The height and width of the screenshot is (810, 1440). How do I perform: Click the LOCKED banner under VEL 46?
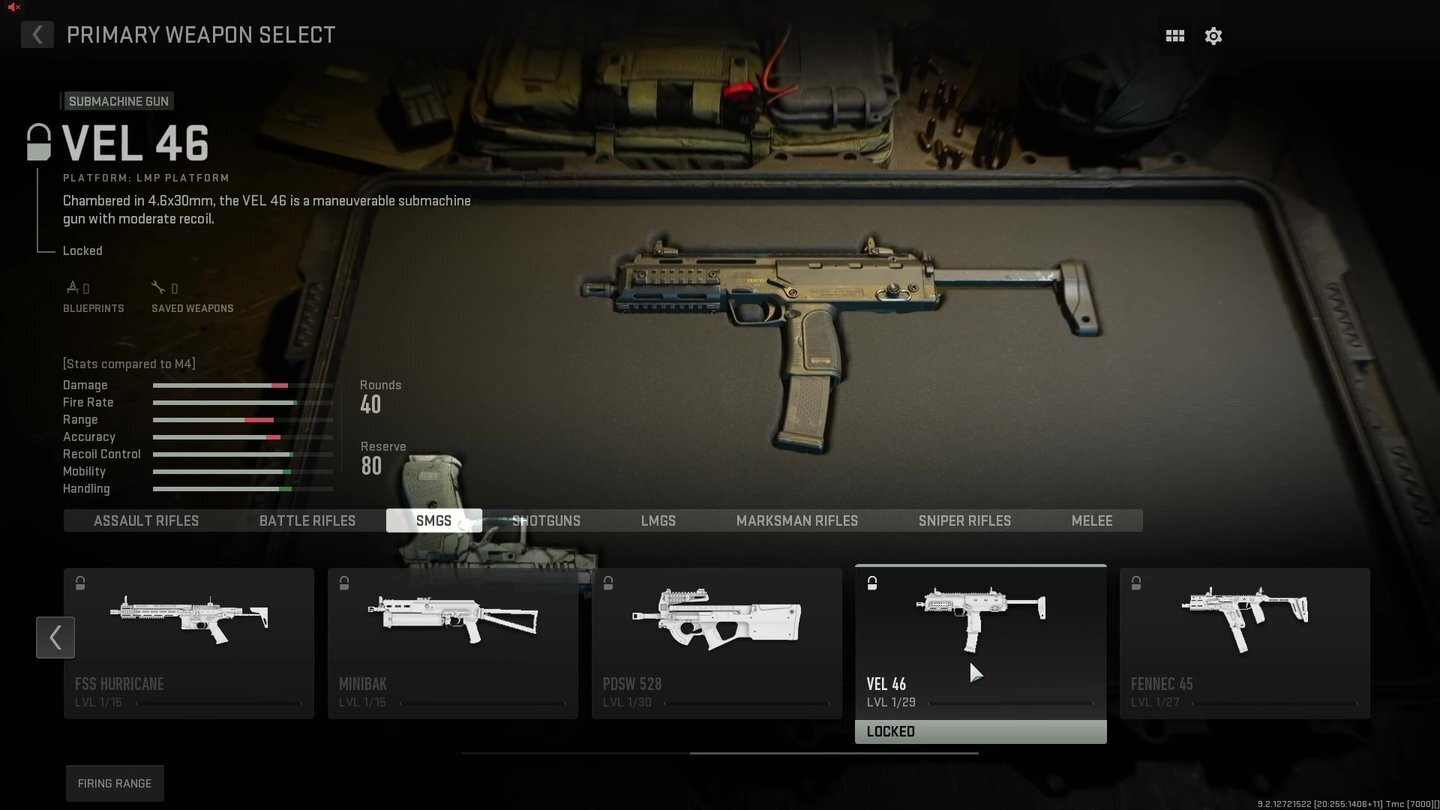tap(980, 731)
